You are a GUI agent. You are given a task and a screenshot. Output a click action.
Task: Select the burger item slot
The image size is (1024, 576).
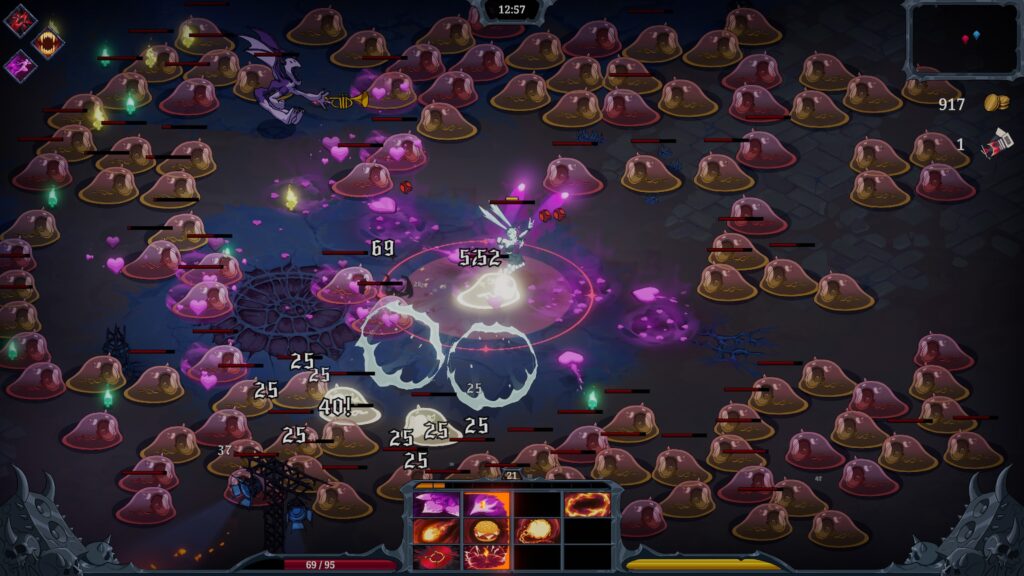486,530
